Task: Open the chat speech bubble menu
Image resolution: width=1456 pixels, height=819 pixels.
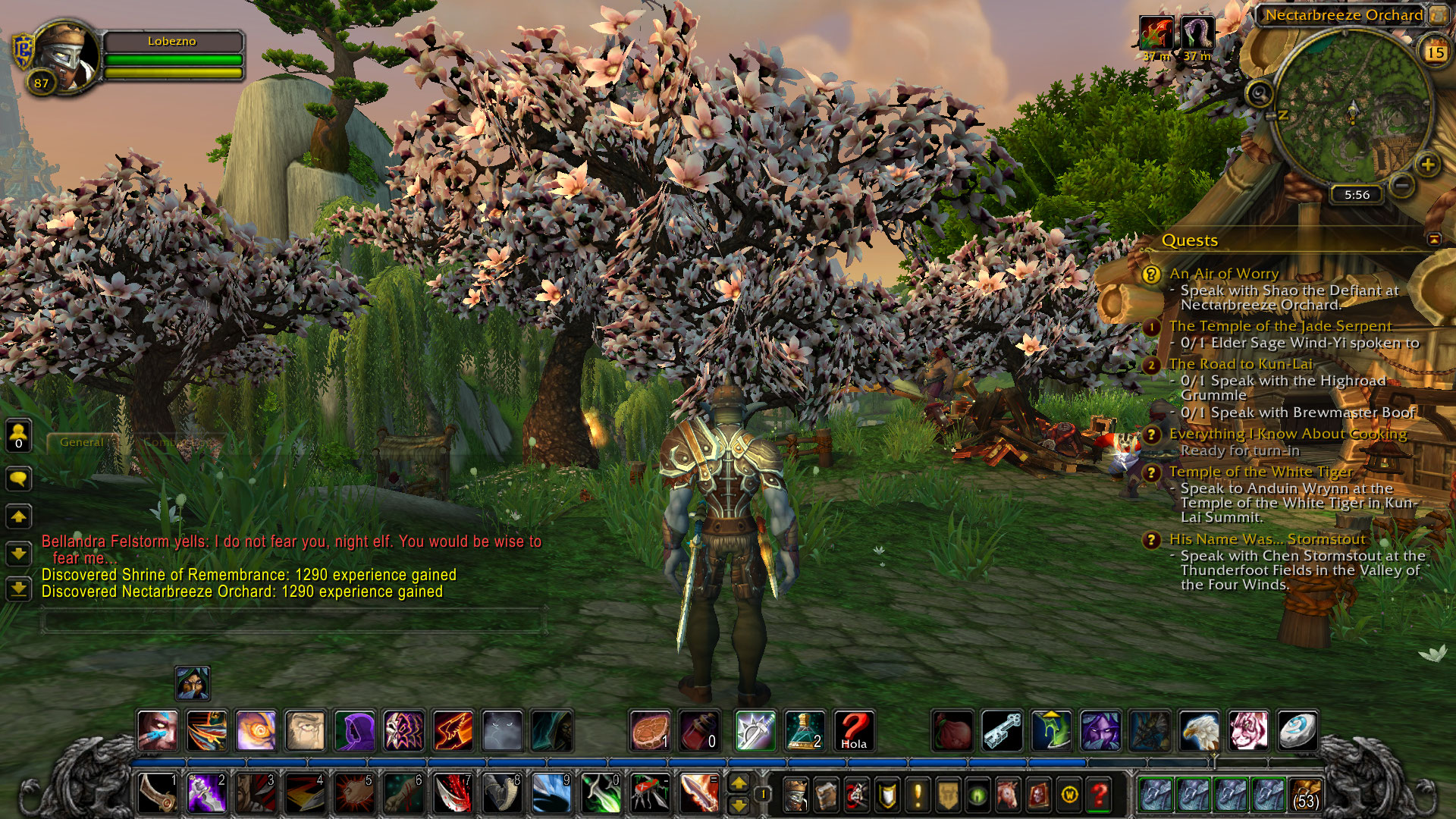Action: 19,479
